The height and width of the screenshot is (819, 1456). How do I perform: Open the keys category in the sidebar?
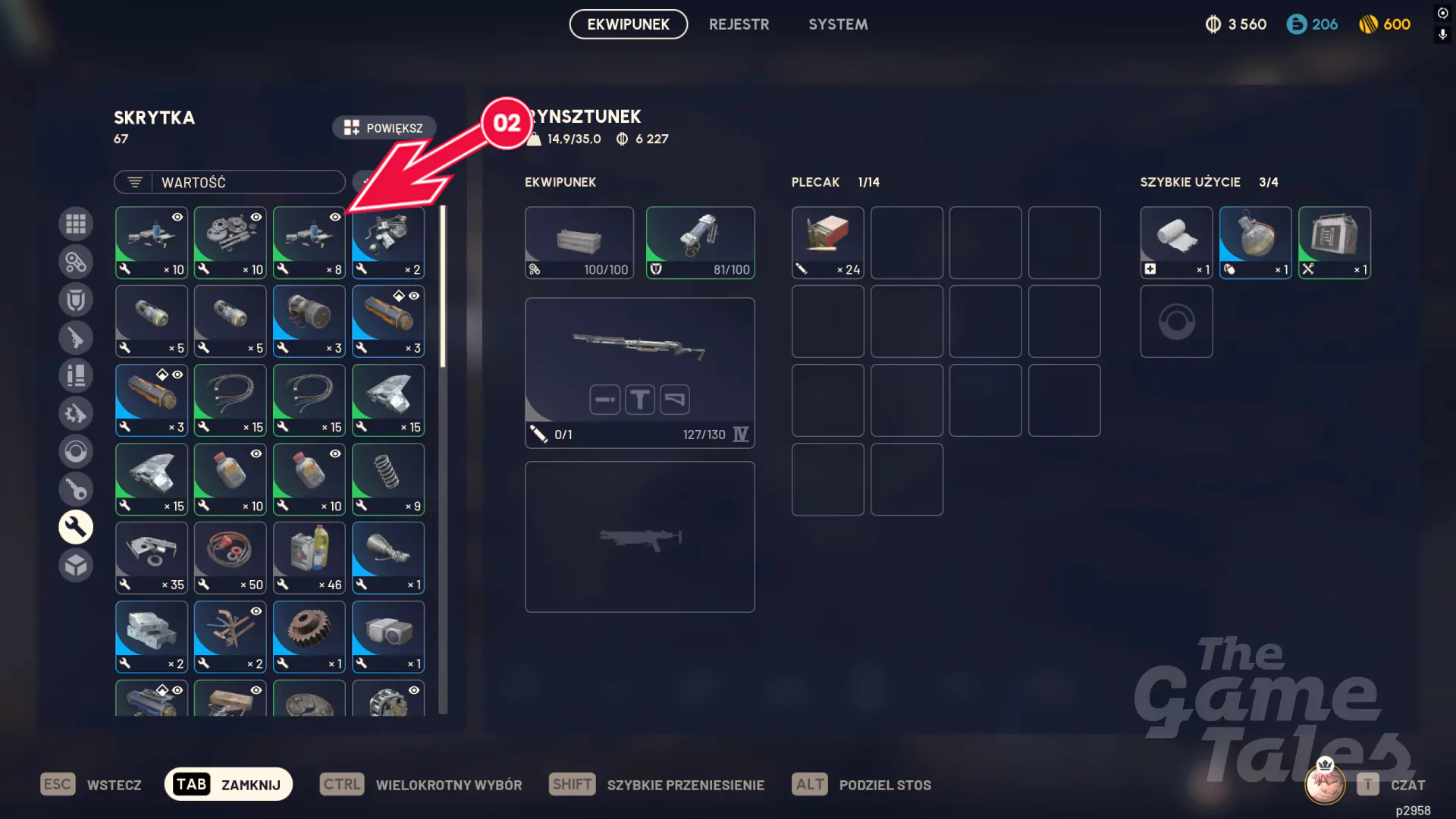(76, 489)
